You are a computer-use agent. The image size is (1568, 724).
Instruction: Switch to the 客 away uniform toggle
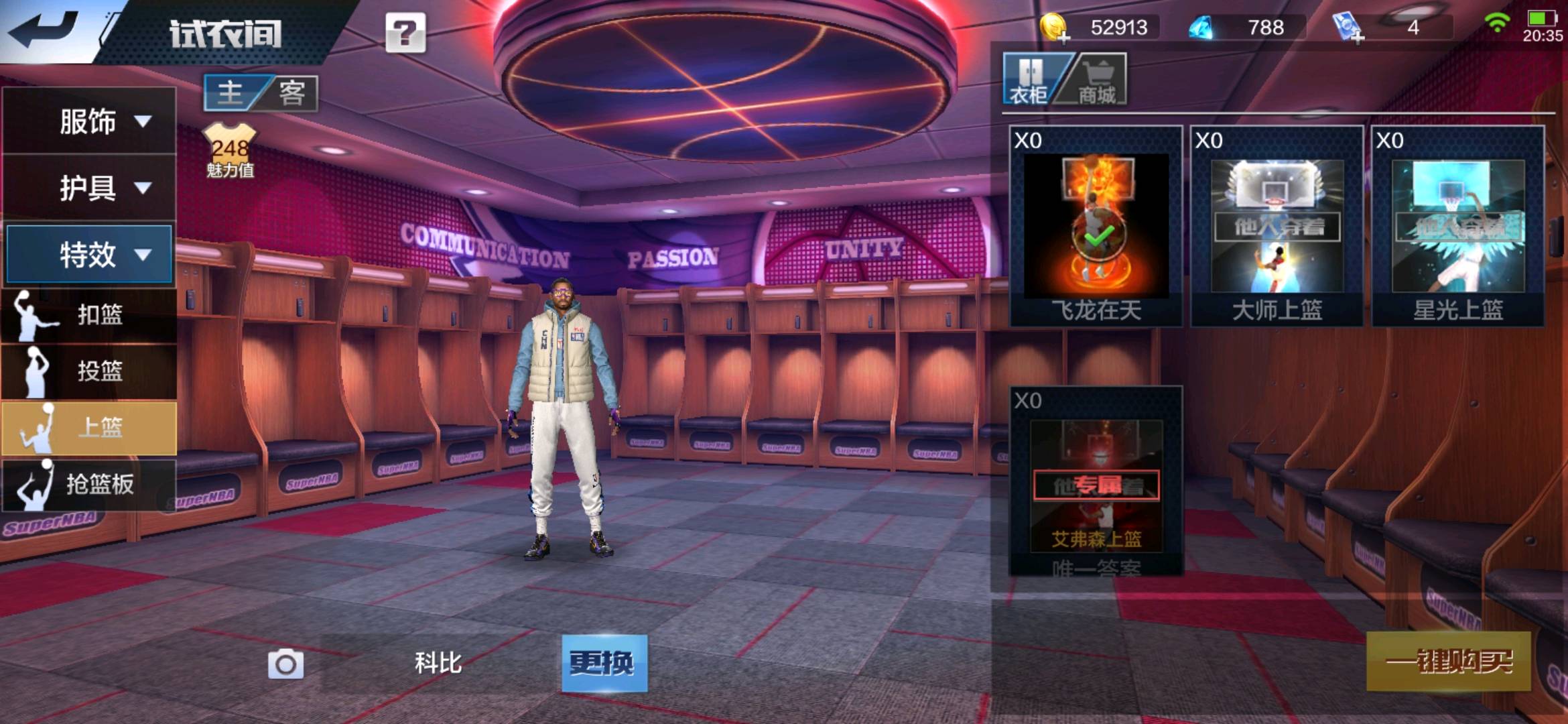[x=291, y=93]
